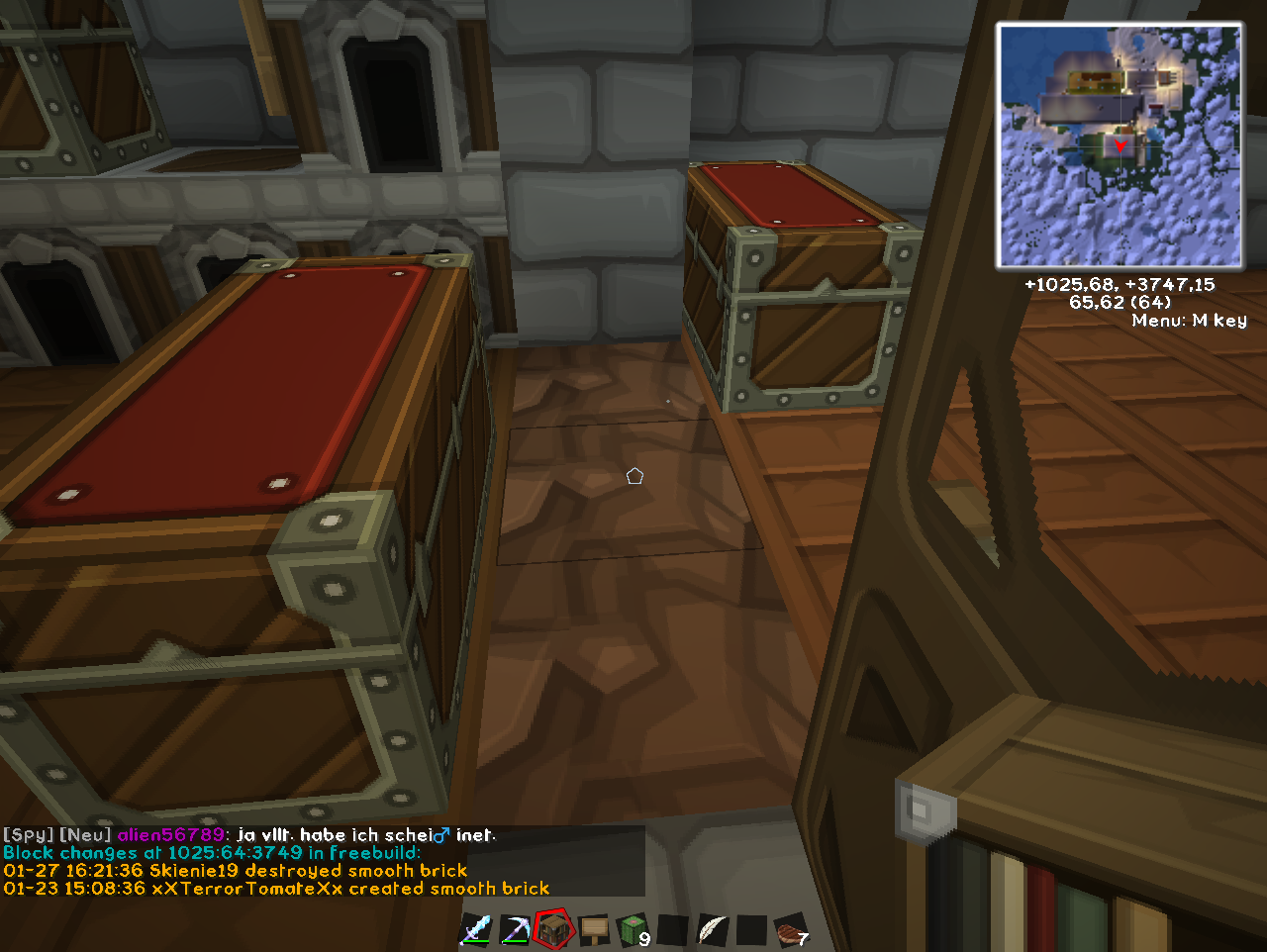Choose the cooked steak hotbar slot

tap(790, 931)
